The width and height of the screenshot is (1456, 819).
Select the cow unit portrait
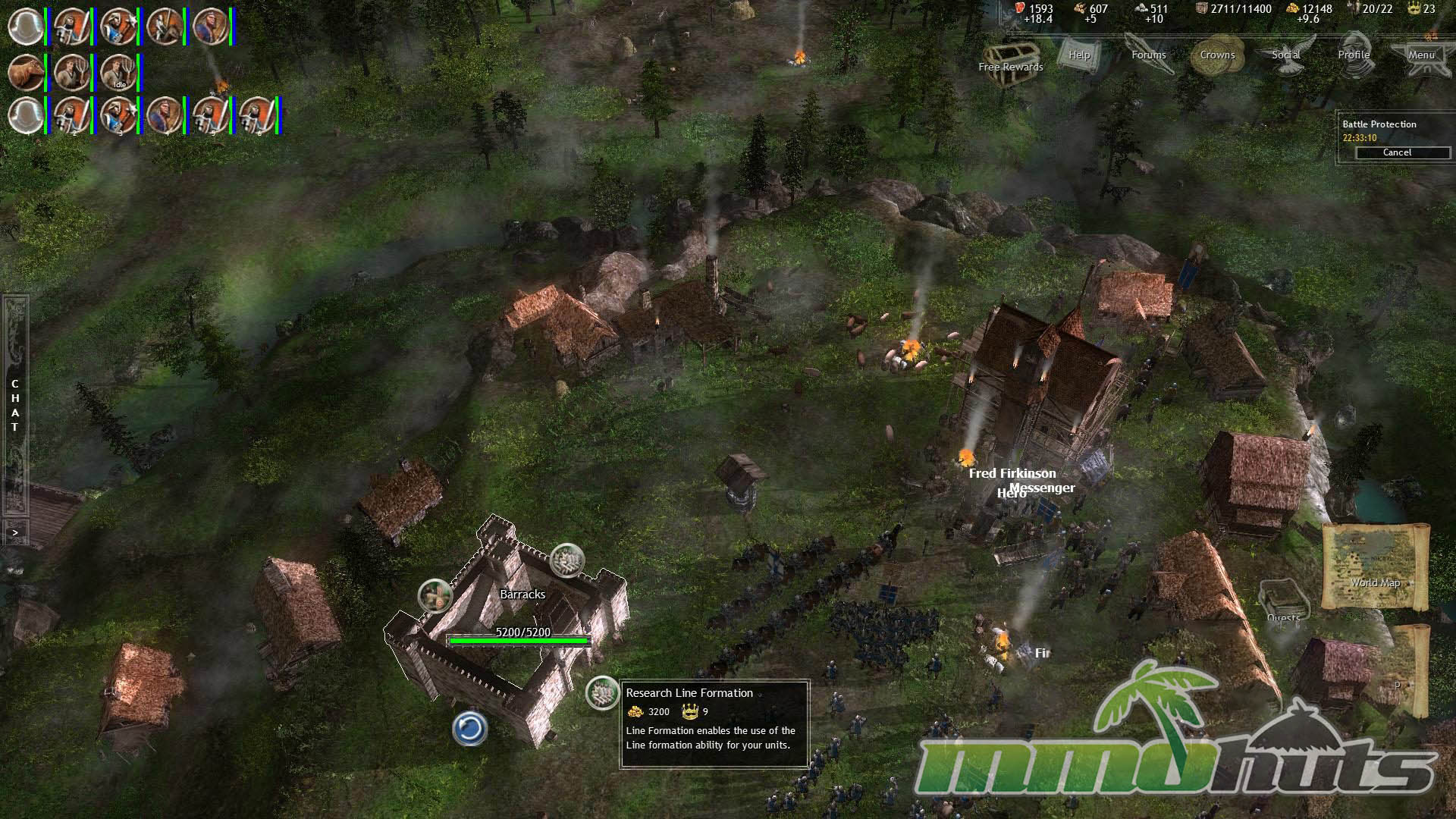[x=27, y=73]
